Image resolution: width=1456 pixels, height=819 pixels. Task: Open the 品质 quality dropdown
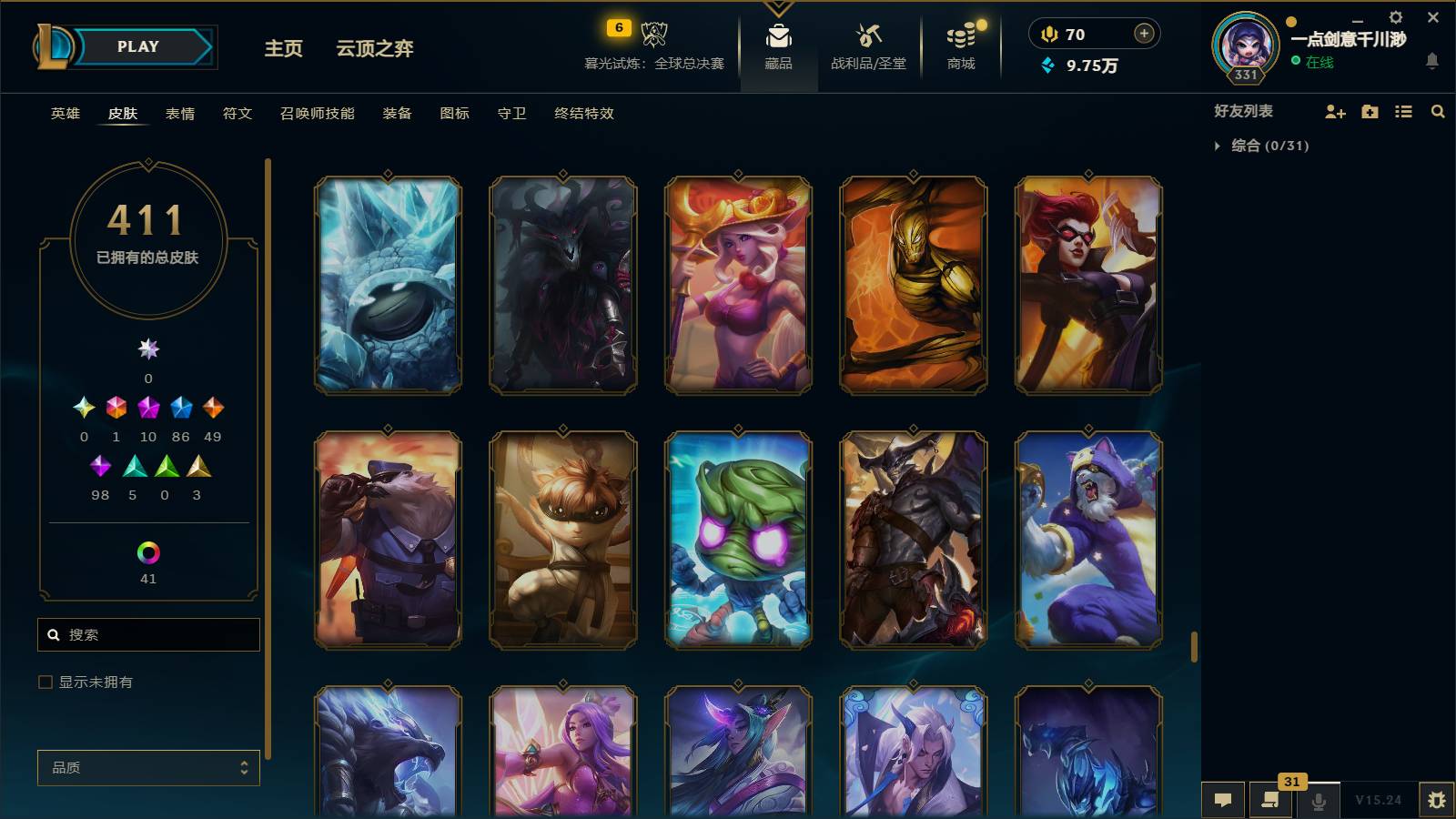[147, 767]
